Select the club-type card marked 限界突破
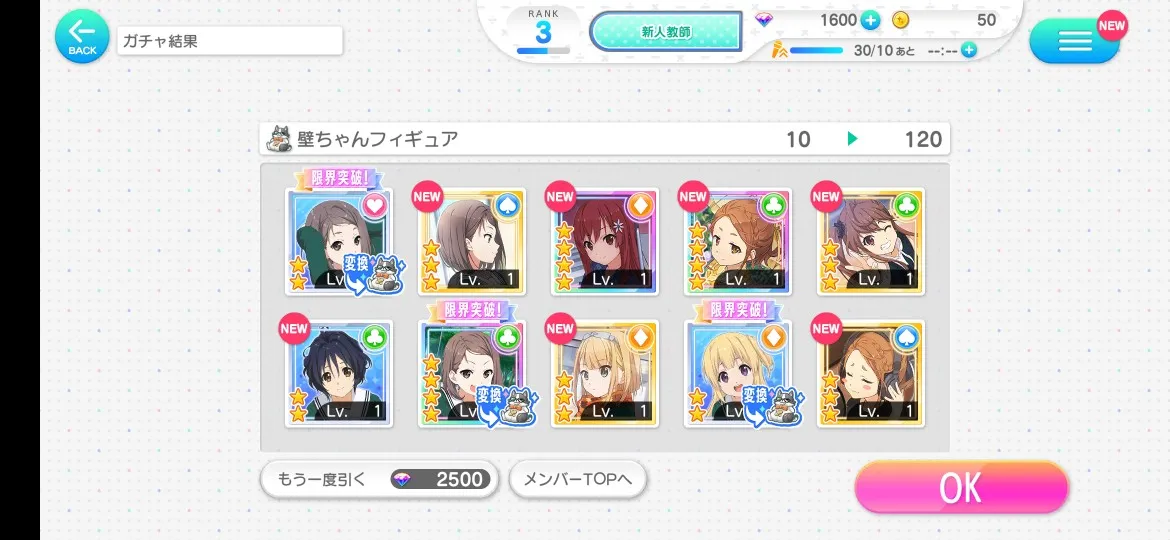Image resolution: width=1170 pixels, height=540 pixels. tap(472, 374)
